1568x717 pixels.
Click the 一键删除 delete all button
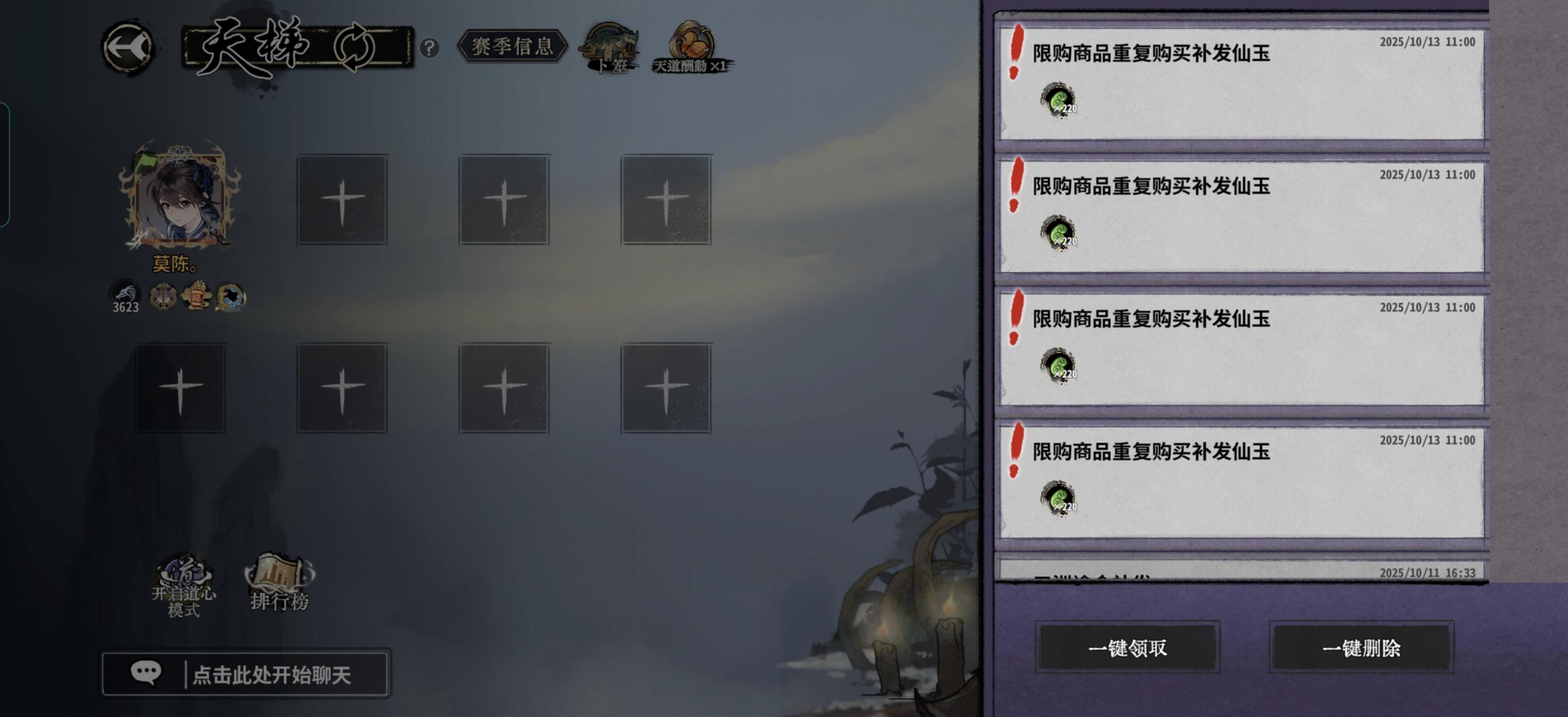pos(1362,648)
